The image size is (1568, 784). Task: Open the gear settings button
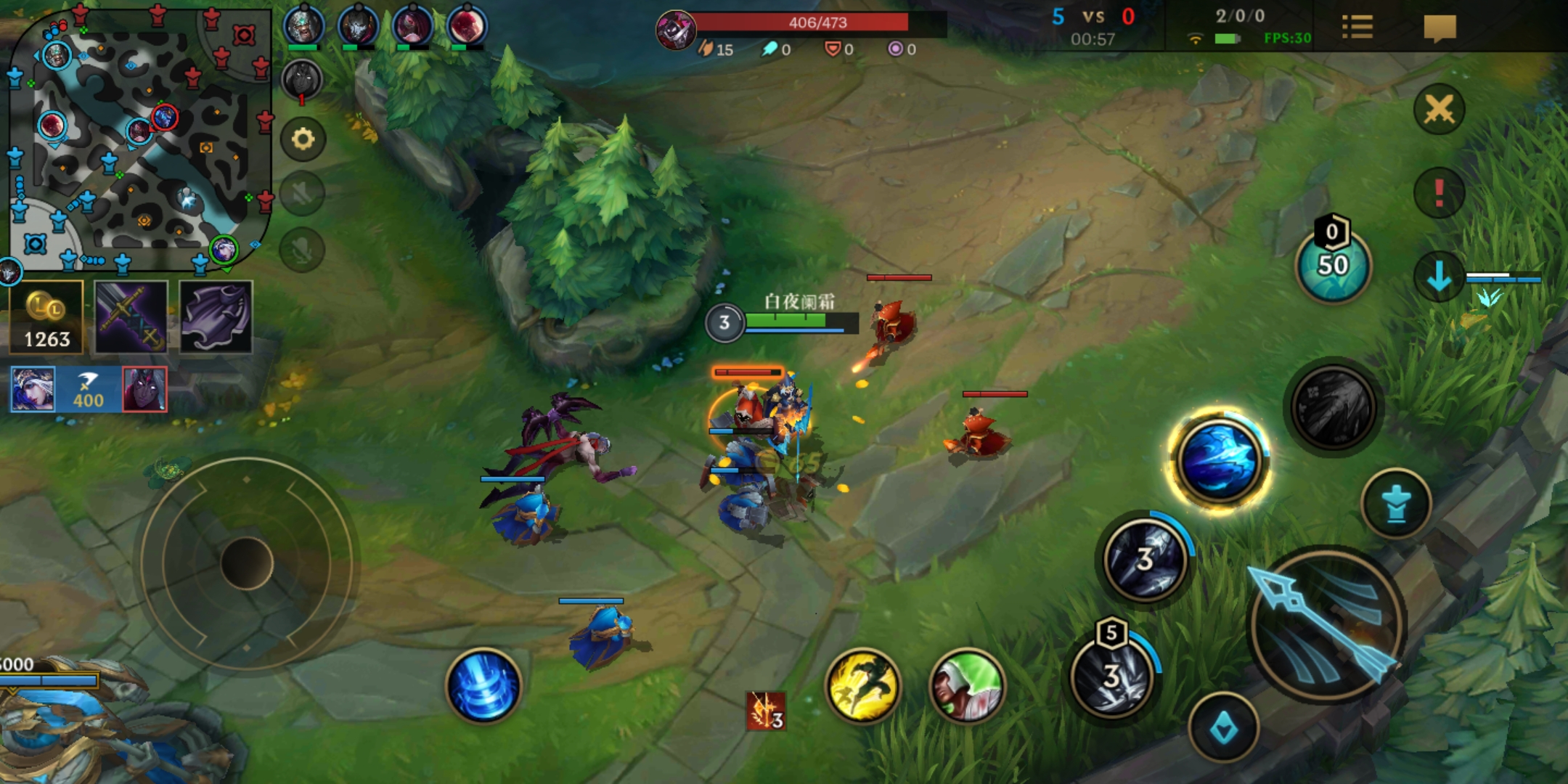(x=303, y=139)
